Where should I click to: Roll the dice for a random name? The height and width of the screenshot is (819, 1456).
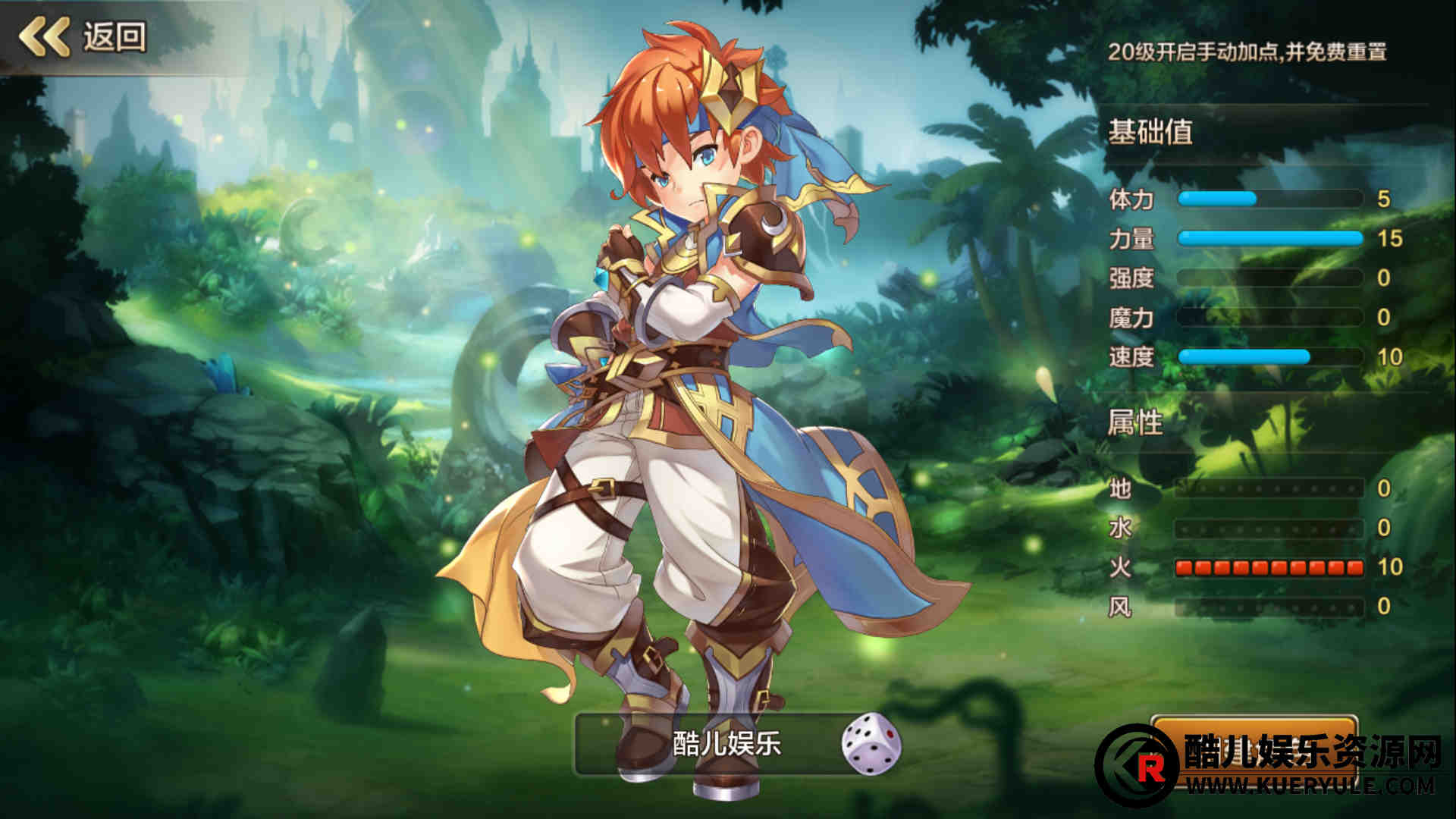[871, 743]
